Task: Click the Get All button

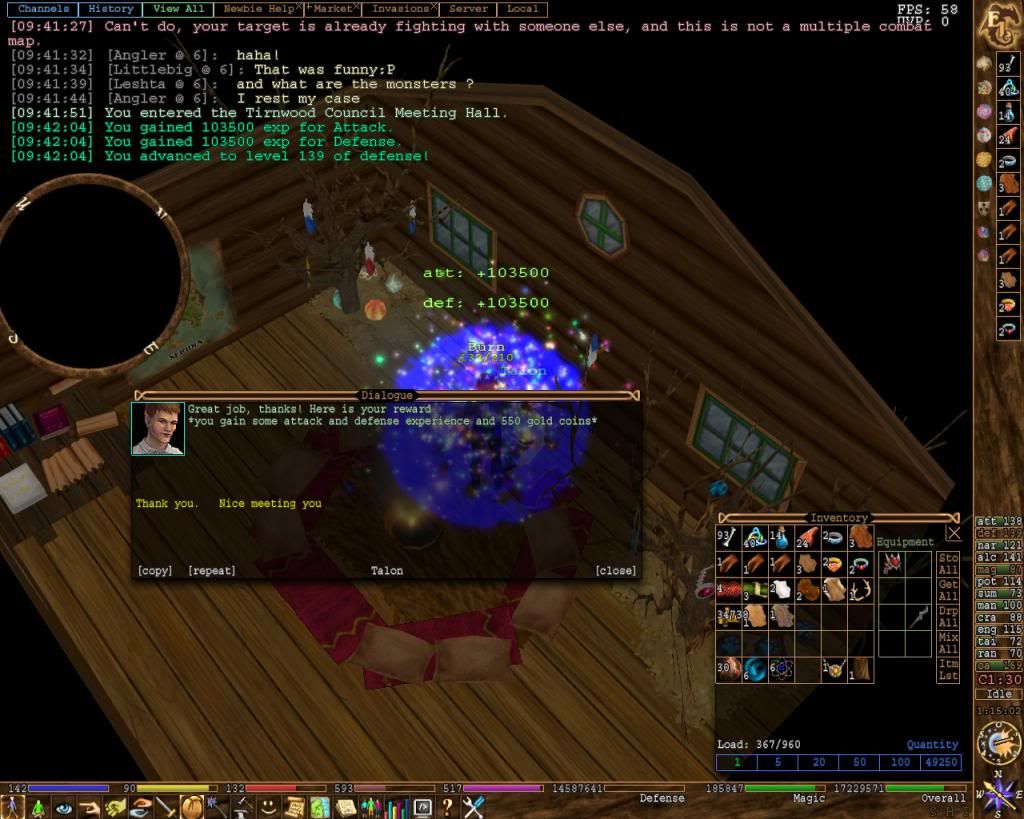Action: (x=949, y=590)
